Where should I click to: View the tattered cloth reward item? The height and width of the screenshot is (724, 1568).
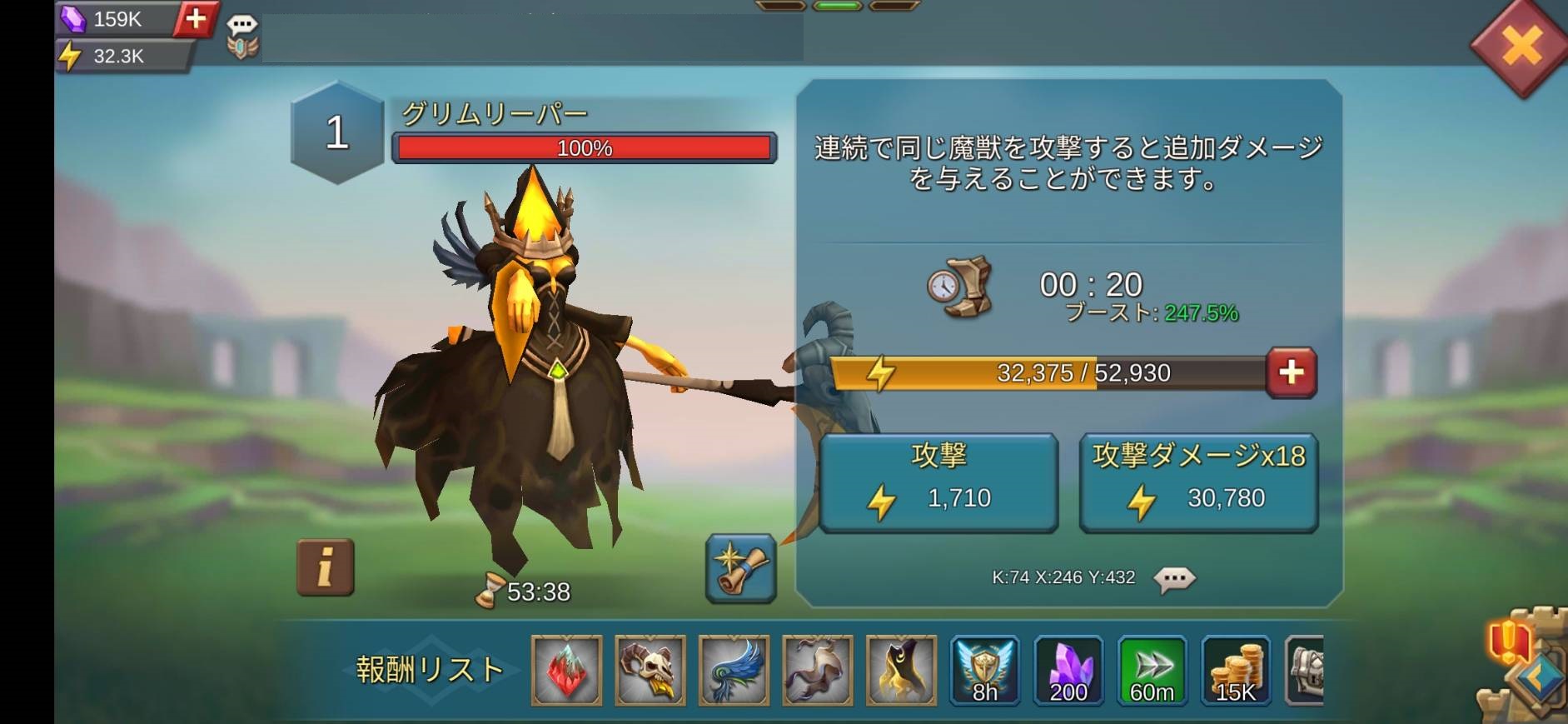coord(818,671)
